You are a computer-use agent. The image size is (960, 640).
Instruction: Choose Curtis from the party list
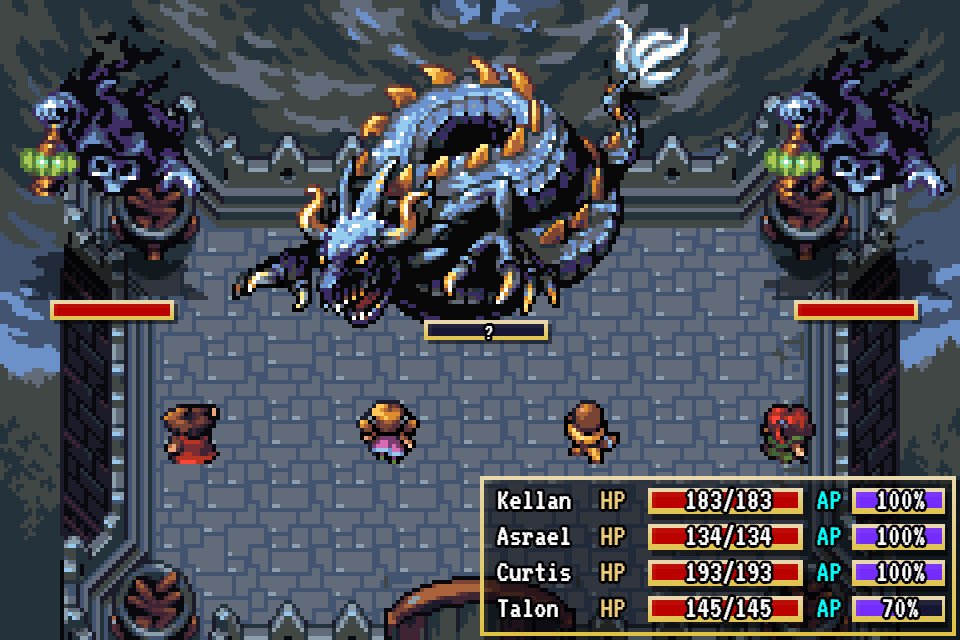click(x=534, y=573)
